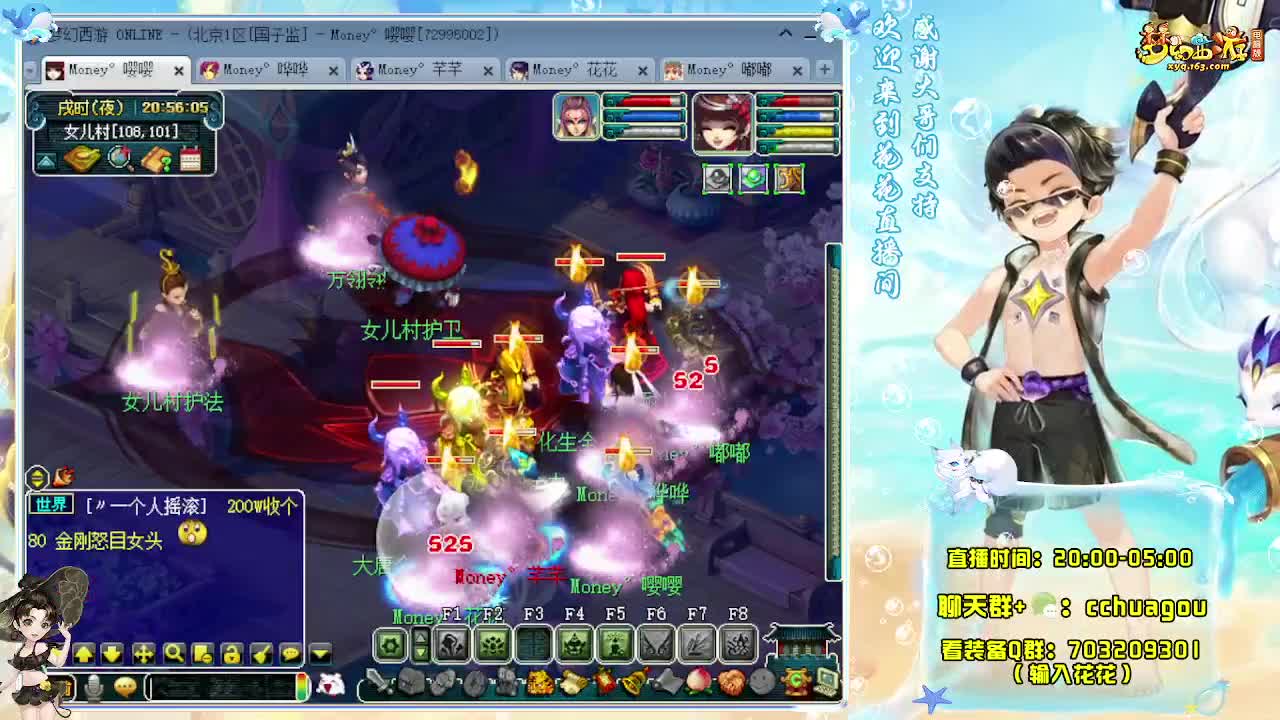
Task: Click the up-down stepper arrows beside the skill bar
Action: coord(422,644)
